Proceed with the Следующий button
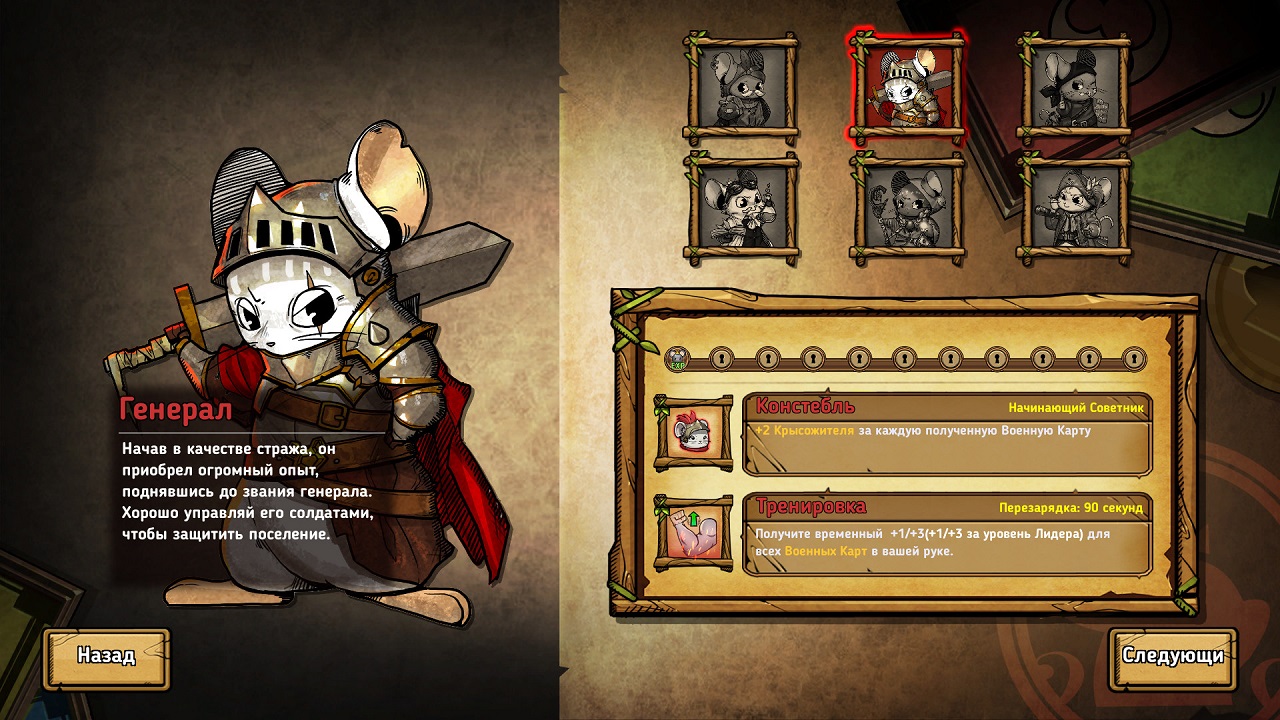This screenshot has width=1280, height=720. click(x=1172, y=657)
